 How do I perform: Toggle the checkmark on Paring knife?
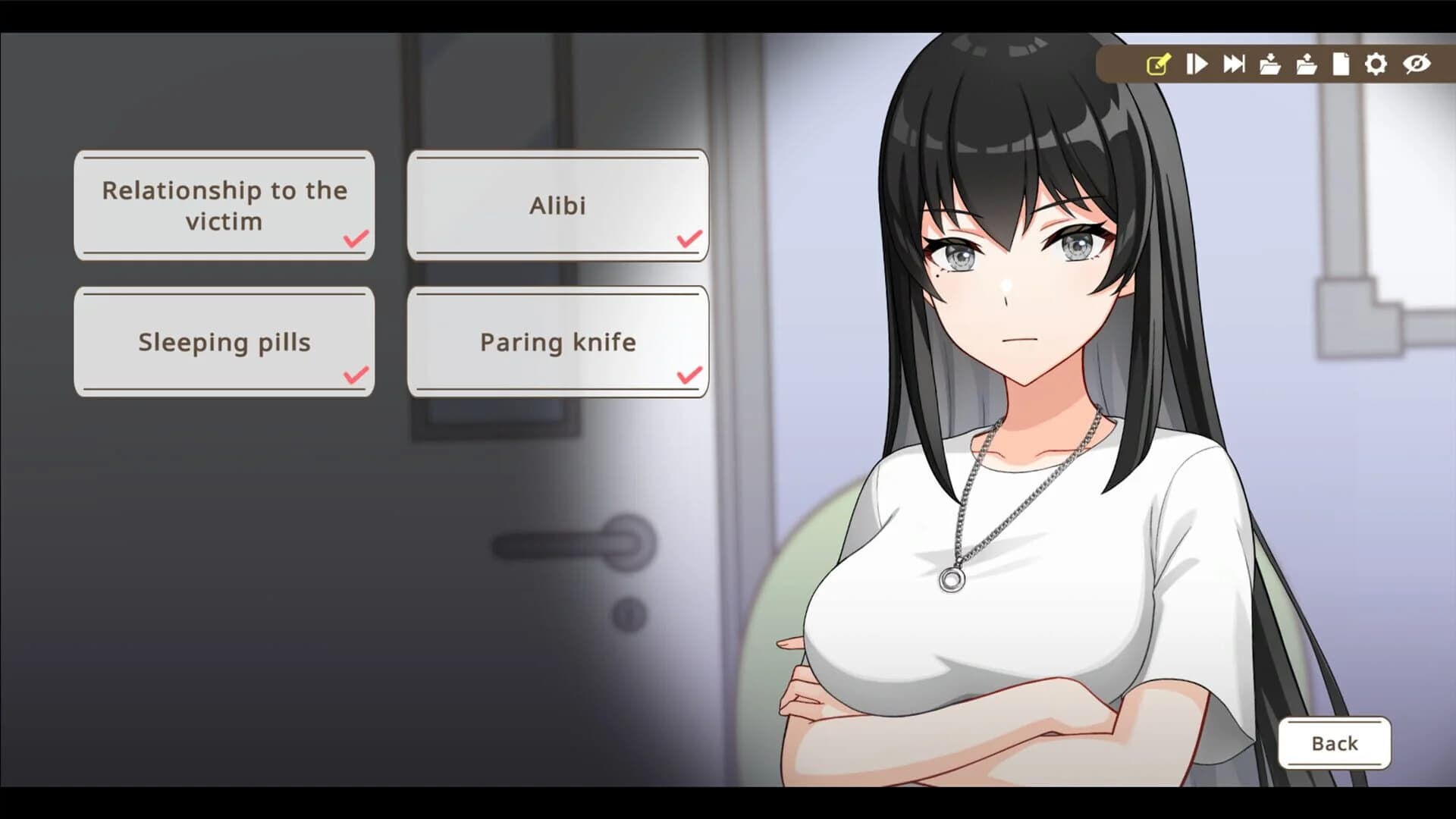(x=687, y=375)
